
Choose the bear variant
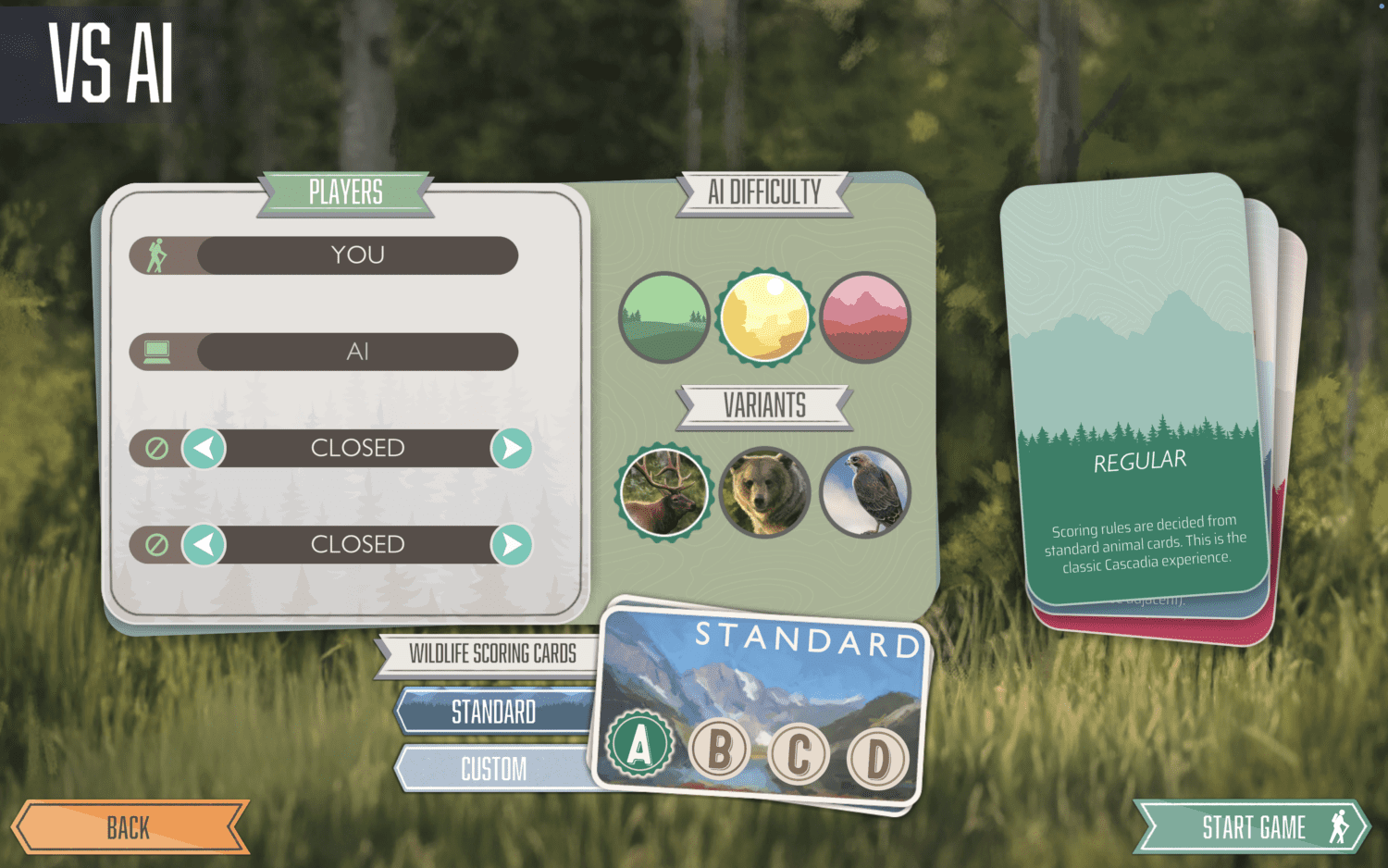(x=764, y=492)
